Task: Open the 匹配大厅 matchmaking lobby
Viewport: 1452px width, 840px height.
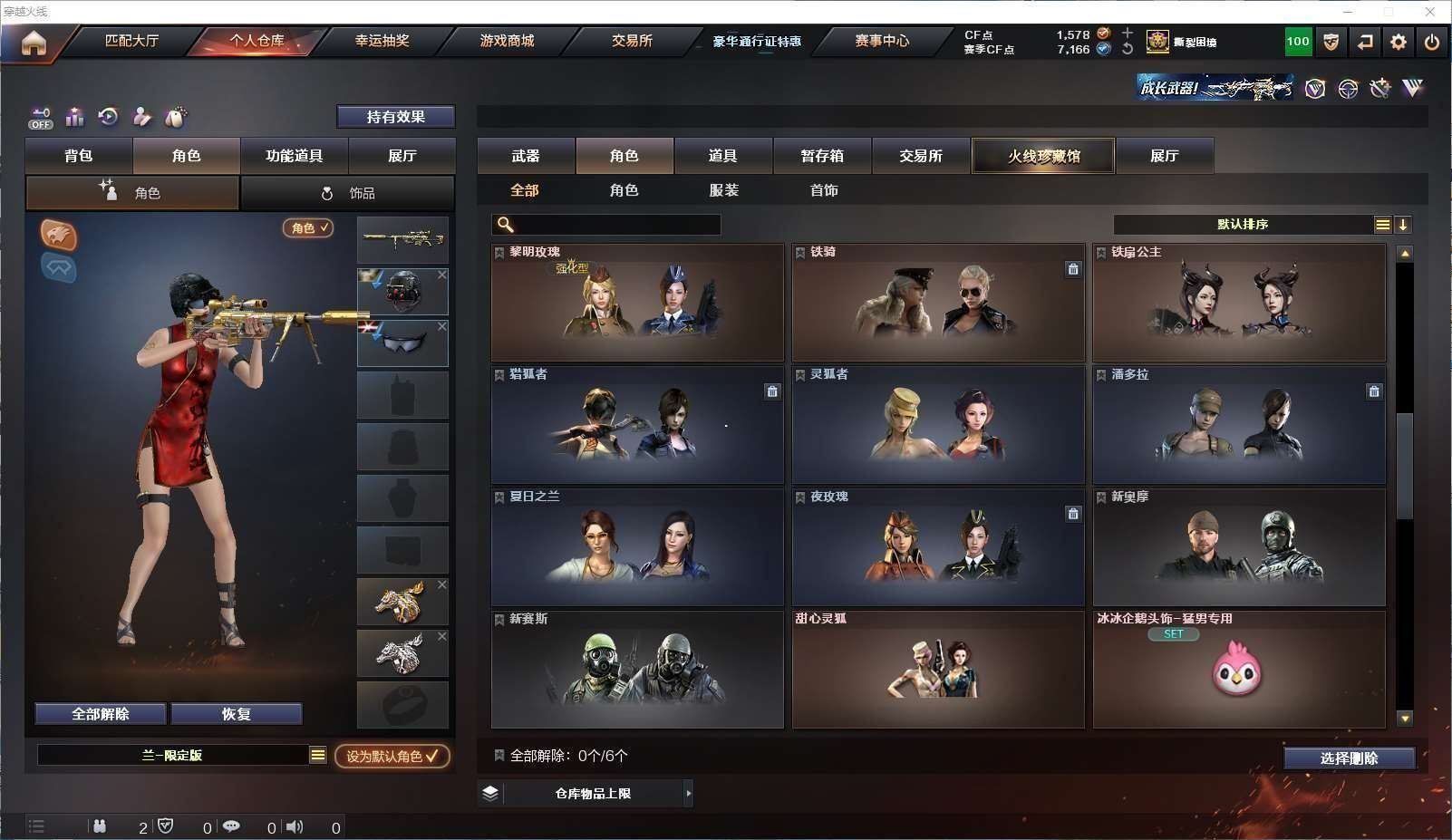Action: tap(131, 41)
